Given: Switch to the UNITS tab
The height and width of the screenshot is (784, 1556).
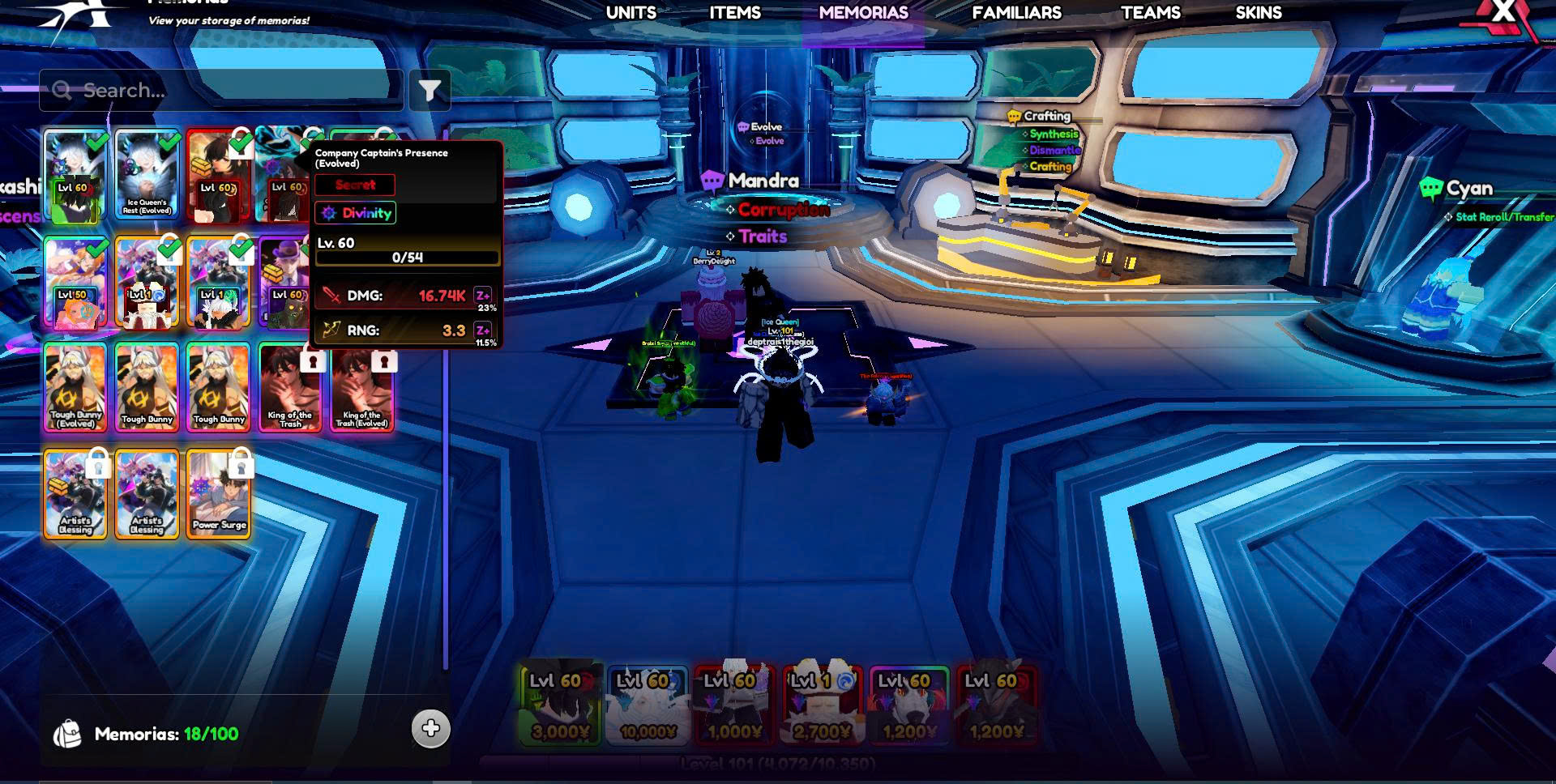Looking at the screenshot, I should pos(631,13).
